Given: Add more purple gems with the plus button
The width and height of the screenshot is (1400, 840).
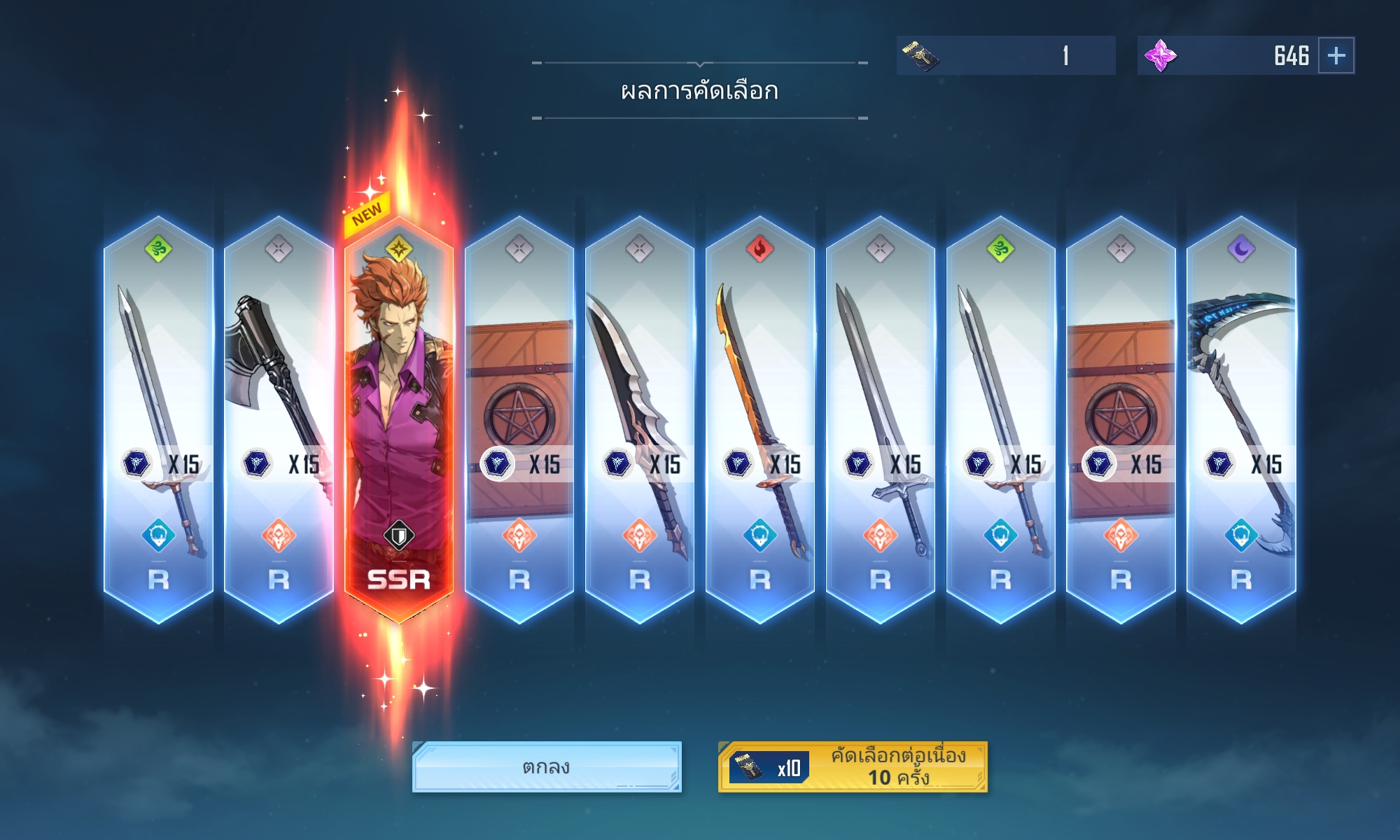Looking at the screenshot, I should coord(1336,55).
